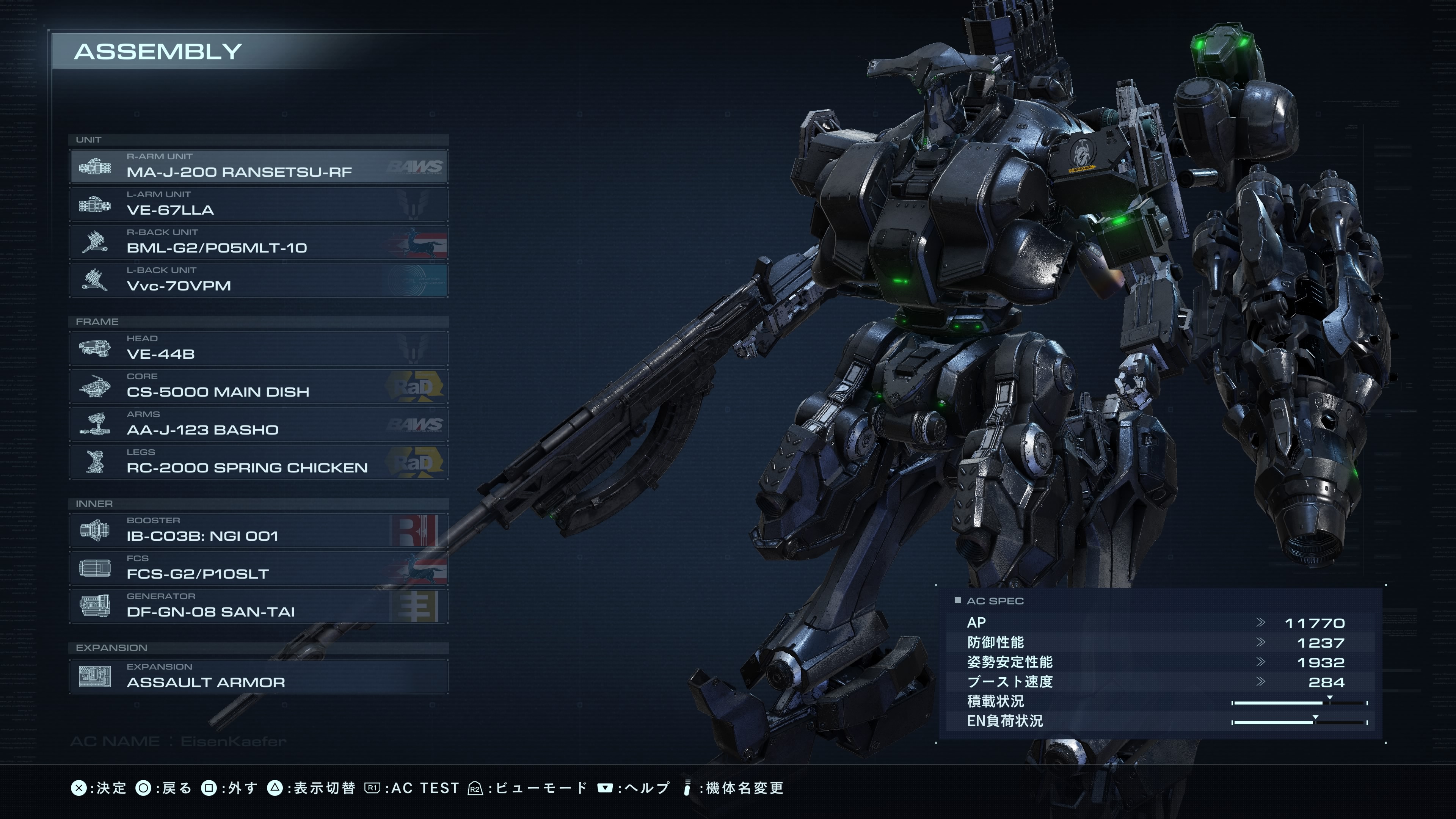
Task: Choose the VE-67LLA left arm unit slot
Action: click(258, 204)
